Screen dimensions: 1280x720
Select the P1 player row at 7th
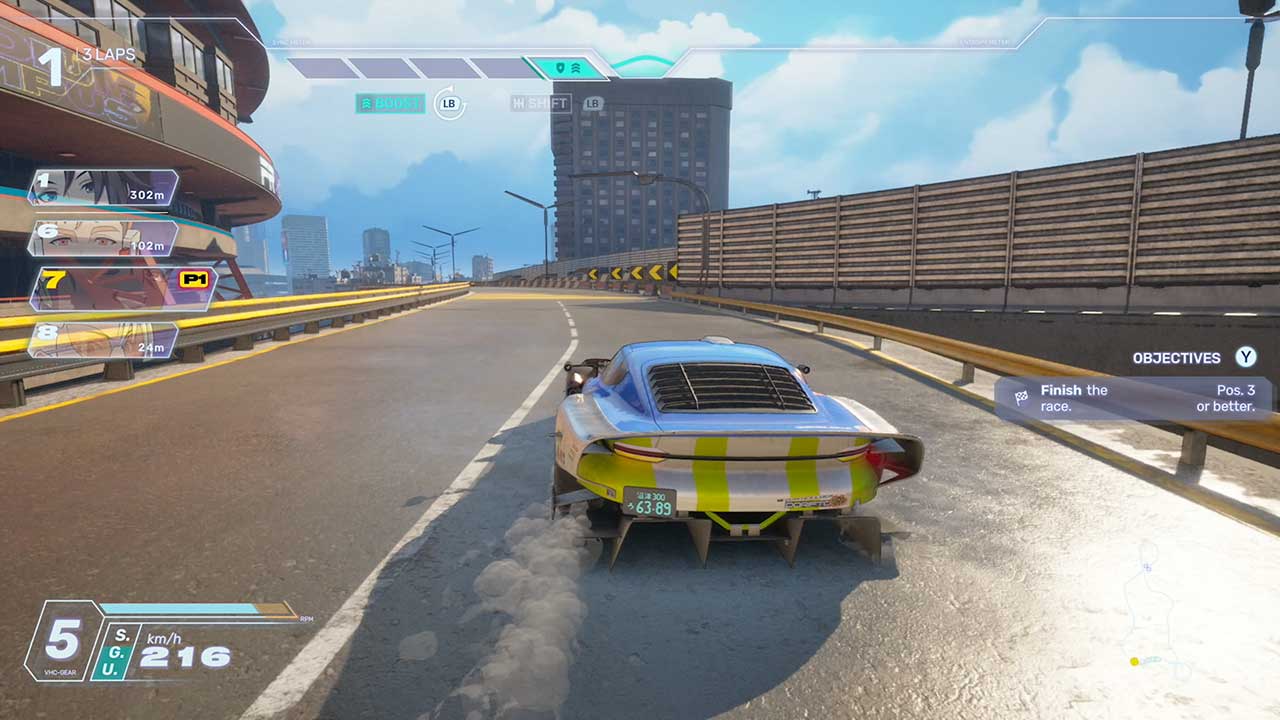click(123, 288)
